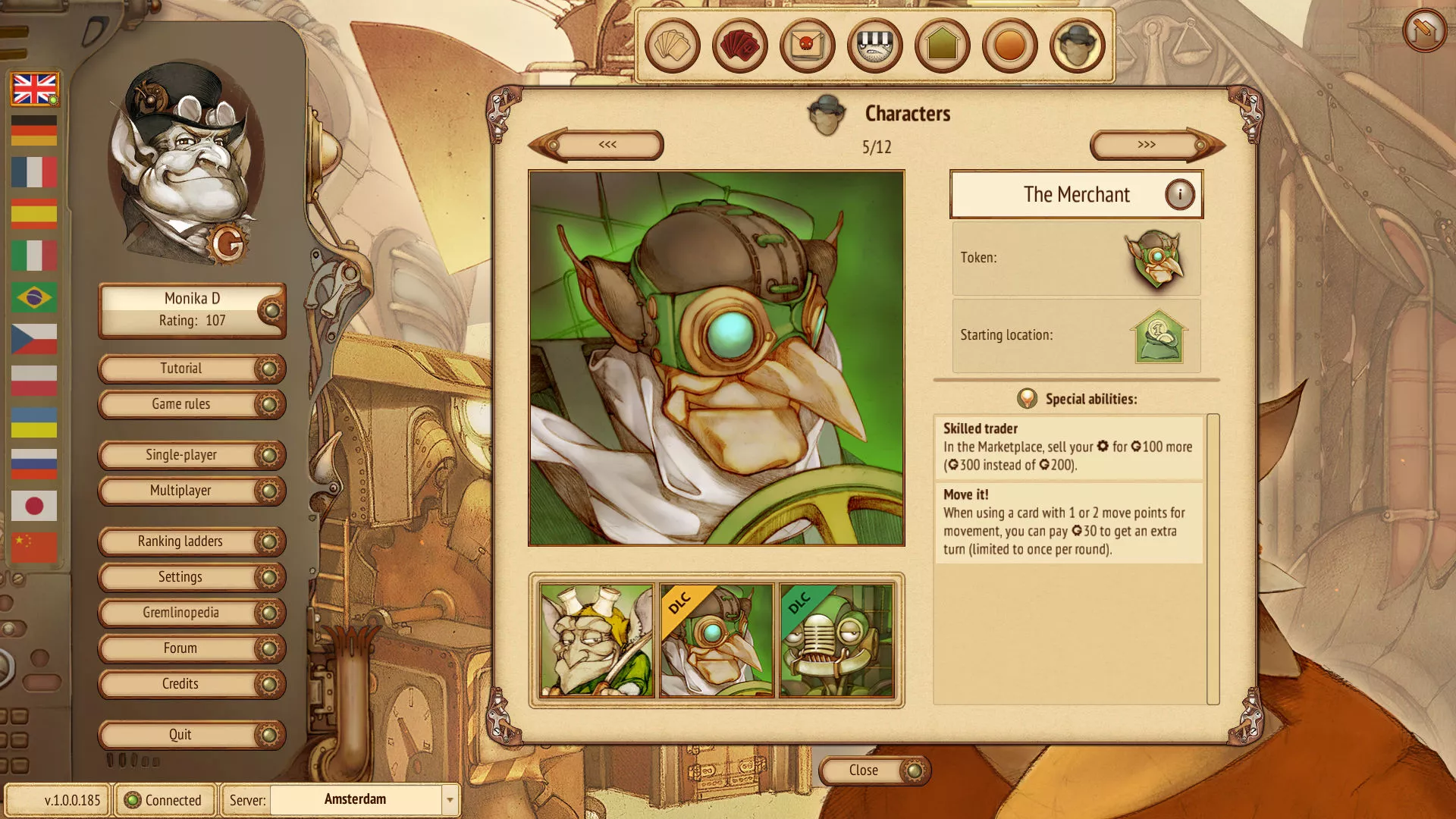Viewport: 1456px width, 819px height.
Task: Select the yellow-haired gremlin character thumbnail
Action: tap(596, 640)
